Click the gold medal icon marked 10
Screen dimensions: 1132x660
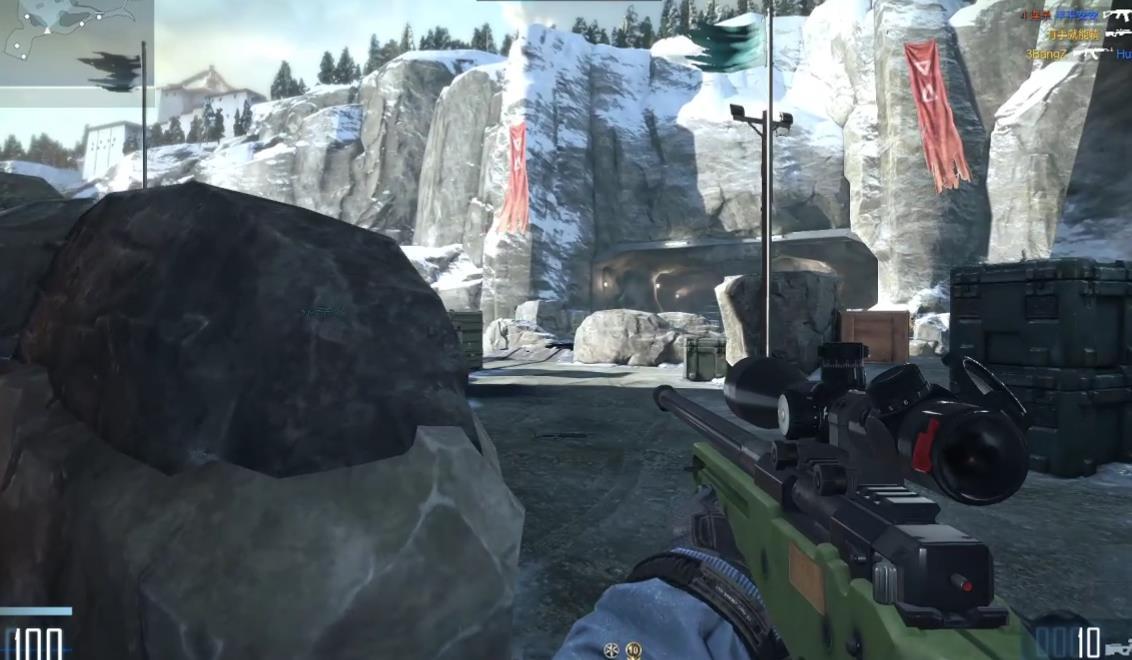point(633,650)
